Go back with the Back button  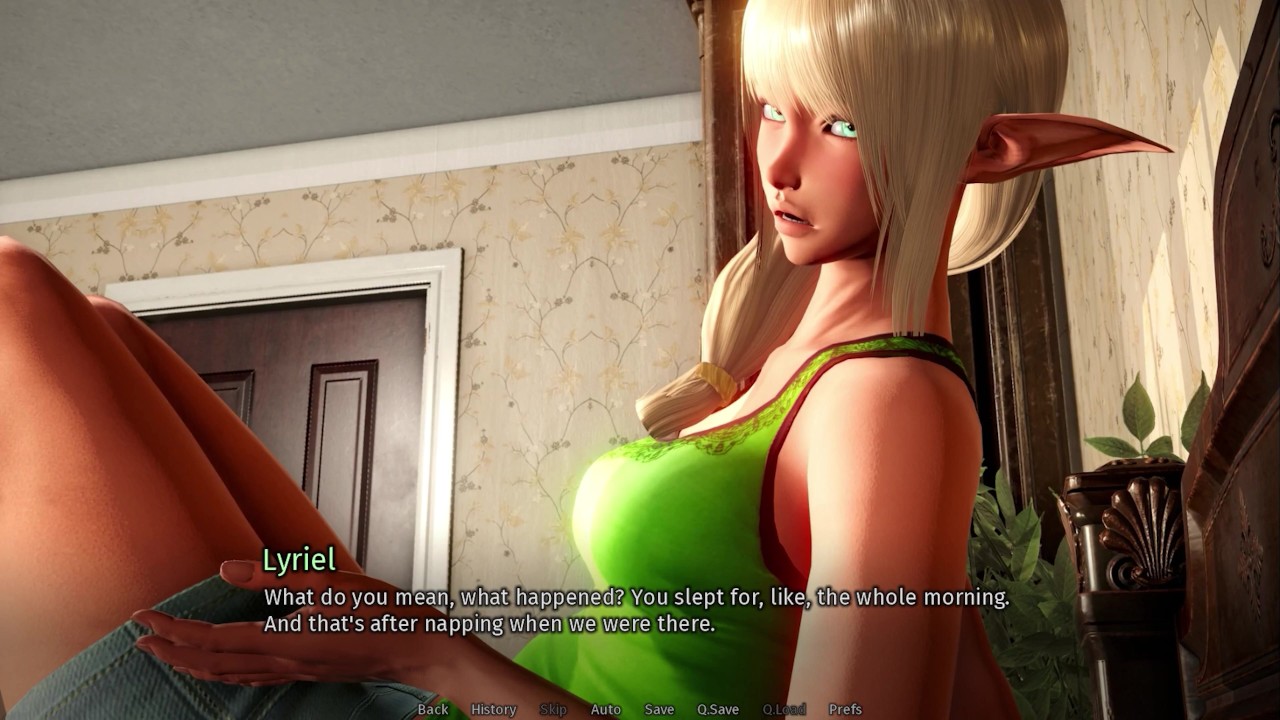tap(433, 709)
